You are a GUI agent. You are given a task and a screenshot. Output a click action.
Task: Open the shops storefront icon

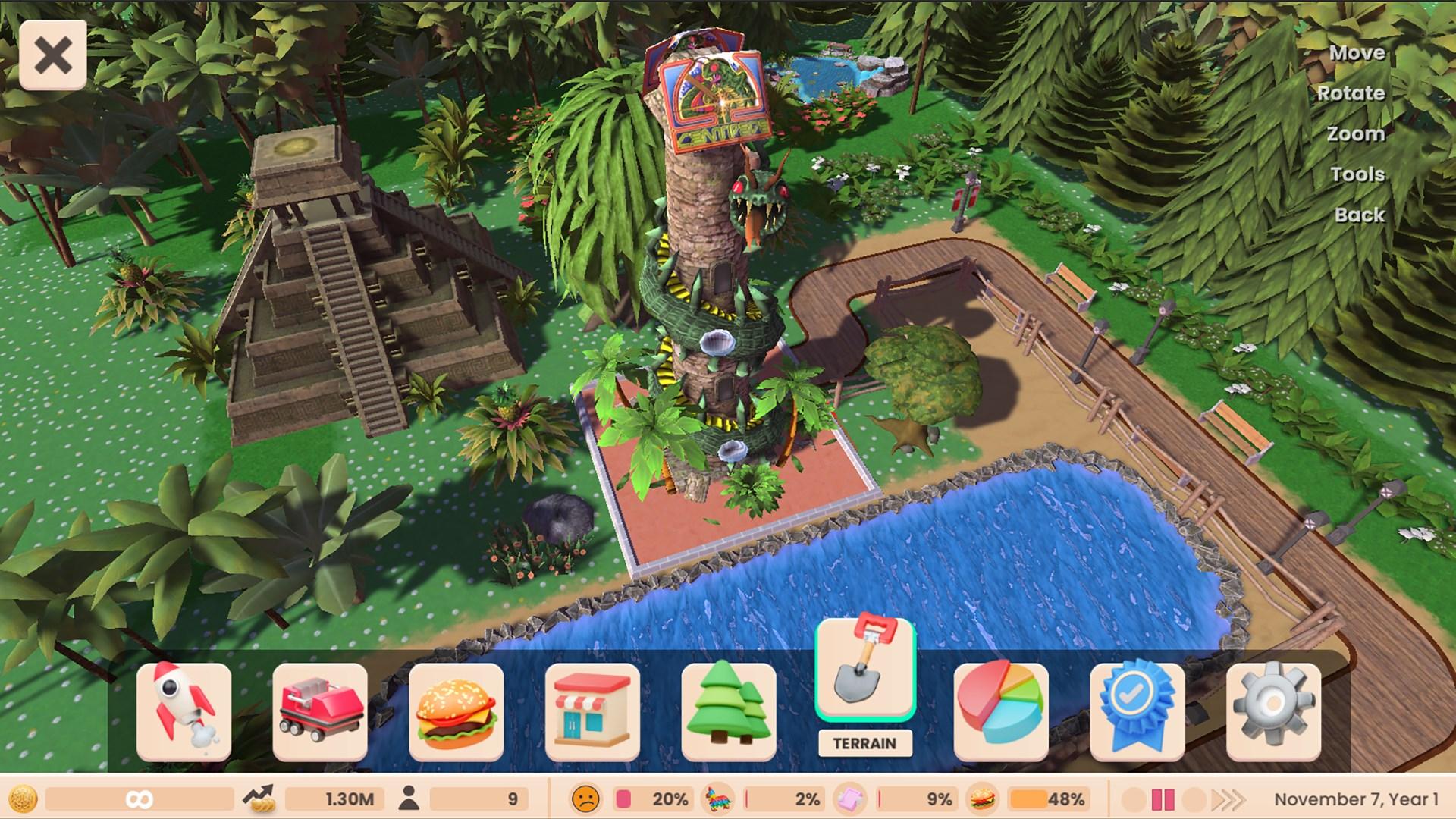(x=592, y=713)
